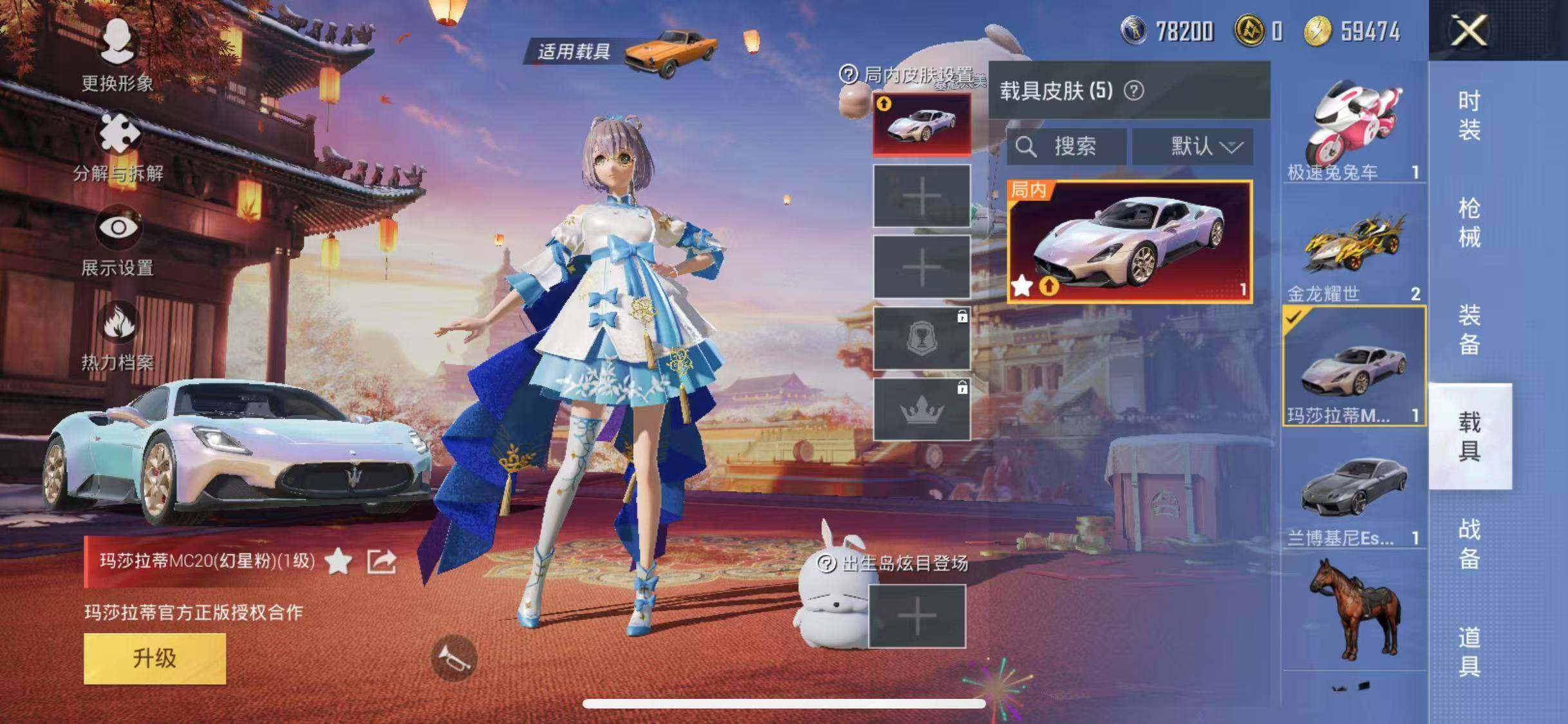Screen dimensions: 1568x724
Task: Switch to the 装备 equipment tab
Action: point(1469,330)
